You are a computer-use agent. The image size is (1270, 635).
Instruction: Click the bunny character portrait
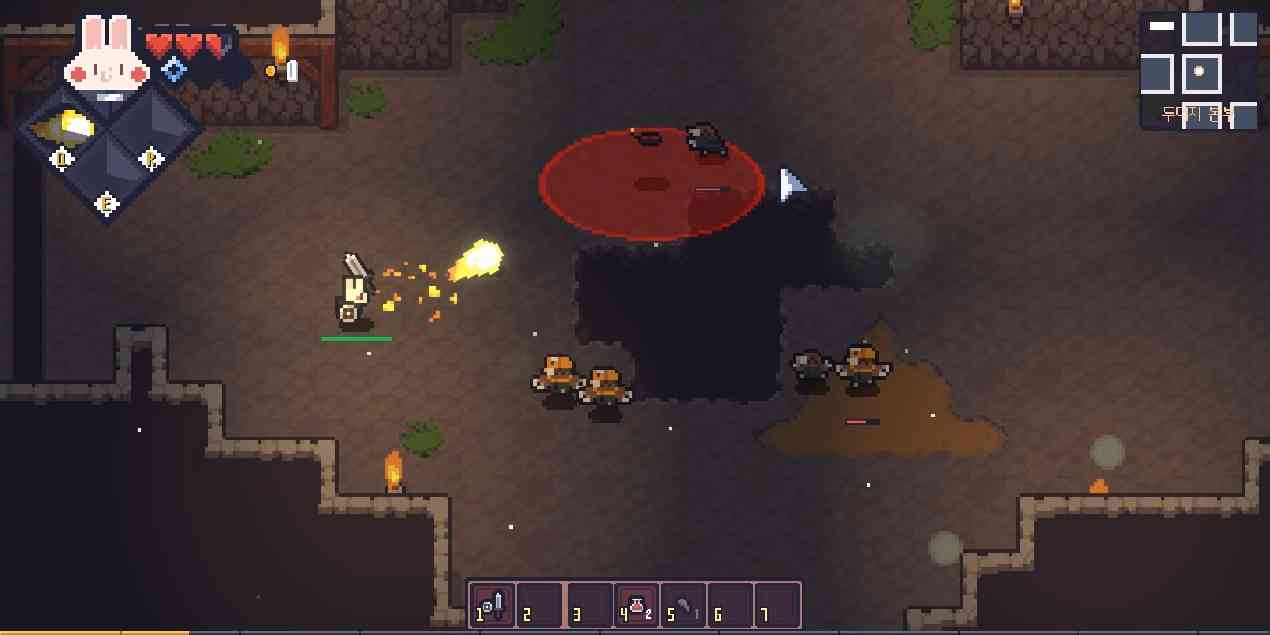click(107, 55)
